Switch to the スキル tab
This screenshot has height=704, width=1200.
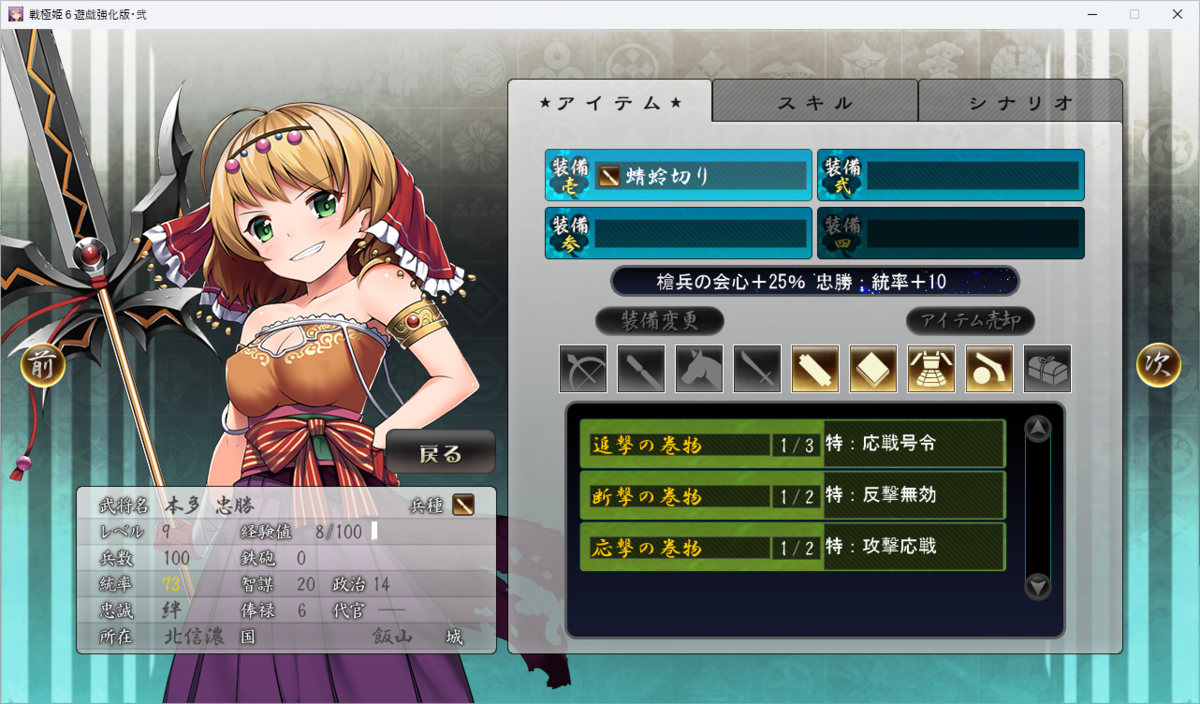815,102
